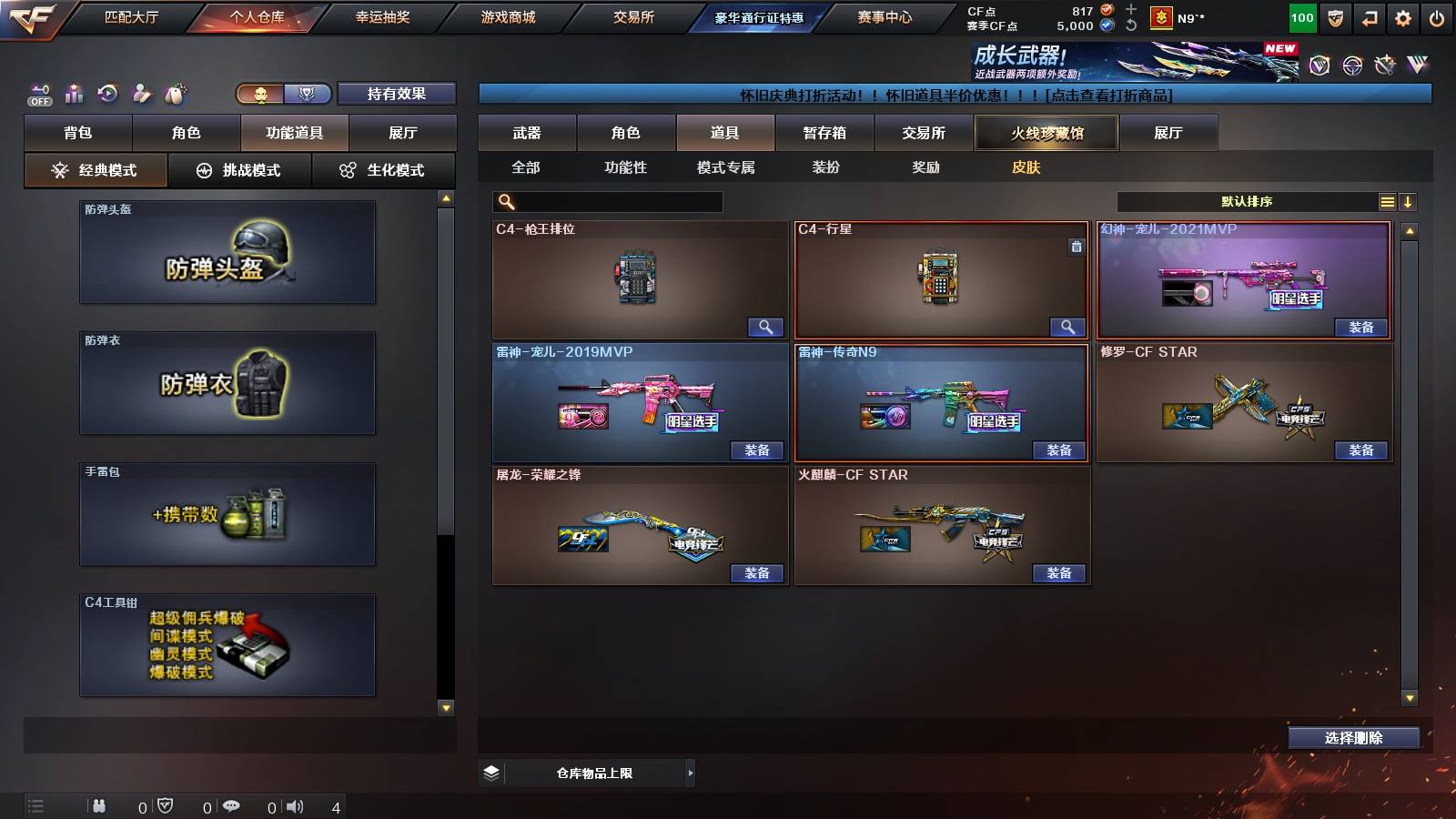Screen dimensions: 1456x819
Task: Open the settings gear icon
Action: [1403, 16]
